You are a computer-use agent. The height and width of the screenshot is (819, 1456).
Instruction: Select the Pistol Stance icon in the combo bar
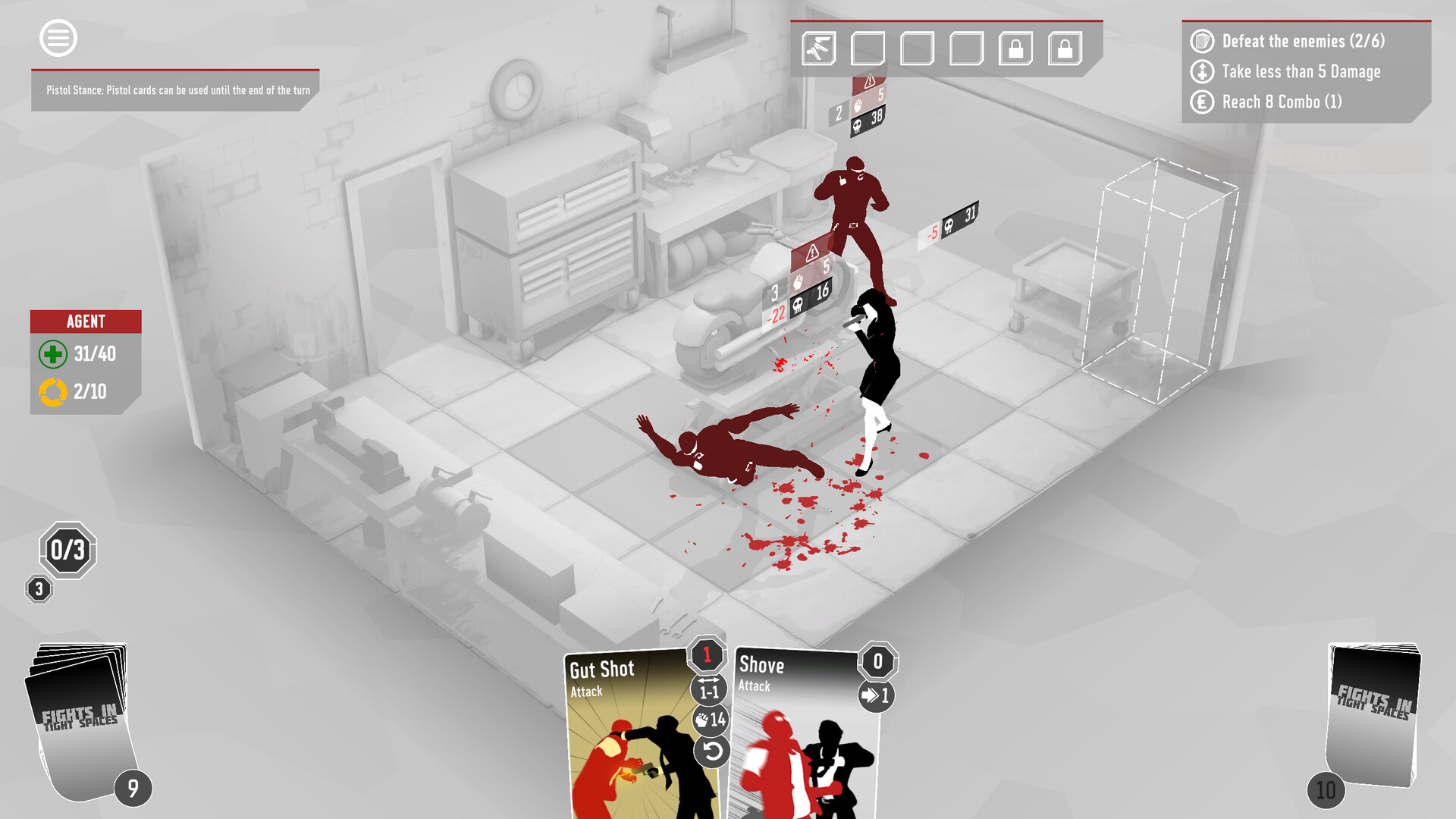pyautogui.click(x=820, y=48)
